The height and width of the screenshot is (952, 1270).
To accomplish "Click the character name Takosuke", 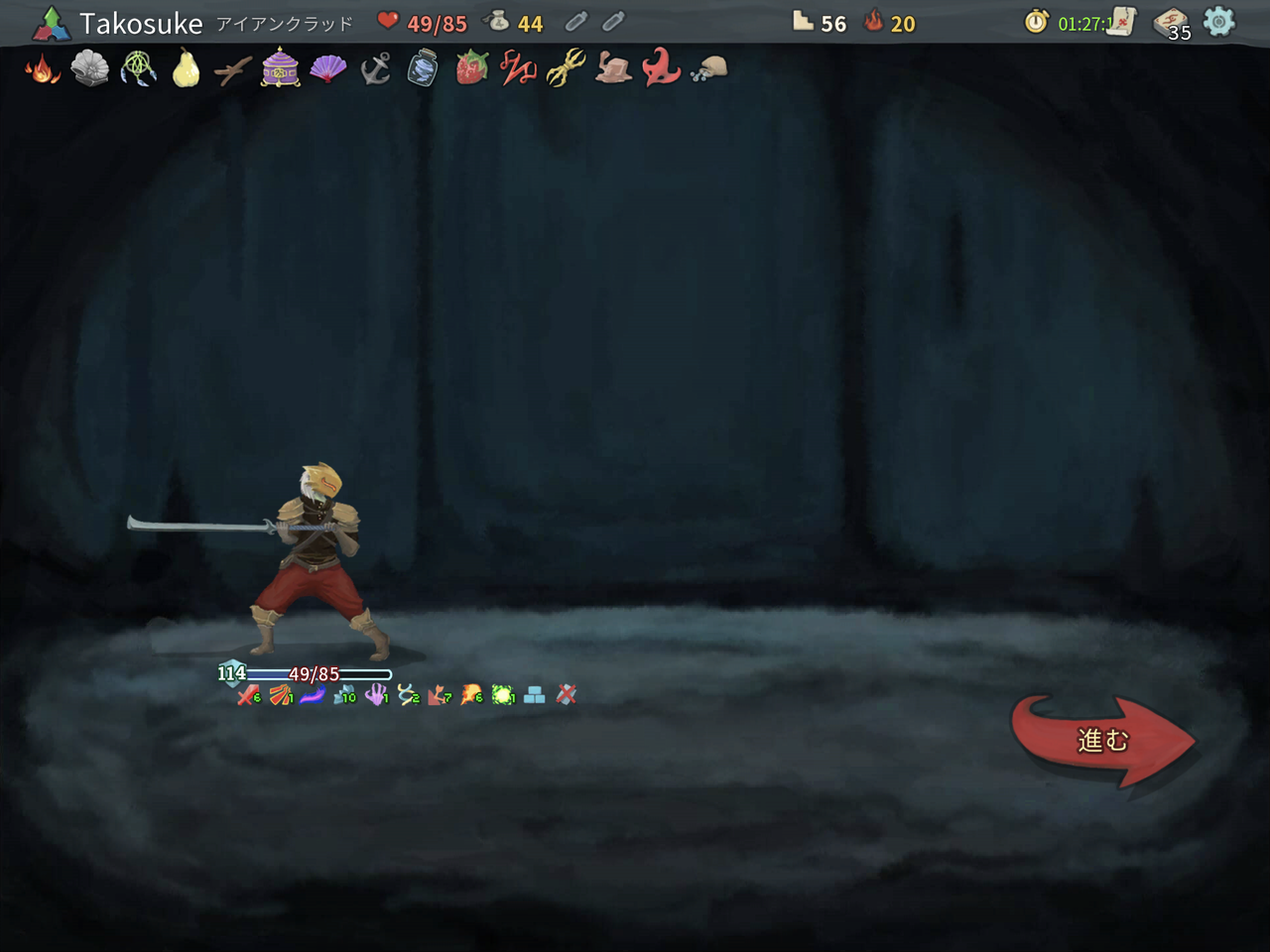I will [142, 23].
